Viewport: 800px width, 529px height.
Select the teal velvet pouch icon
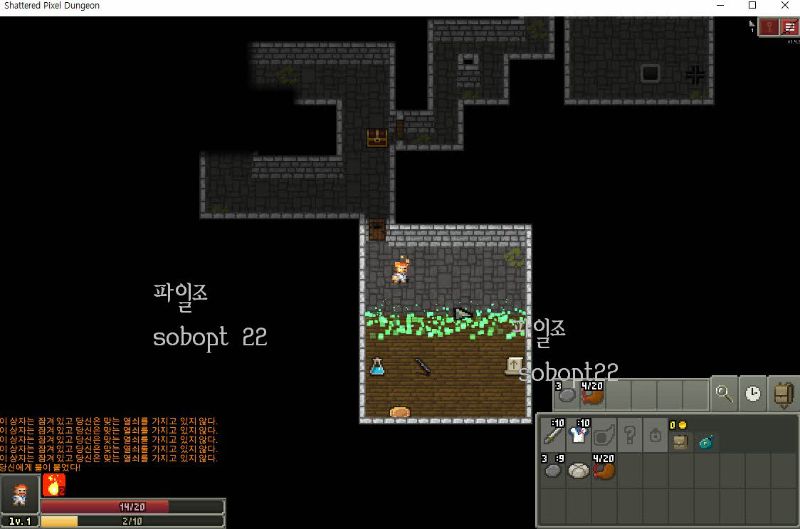point(706,439)
